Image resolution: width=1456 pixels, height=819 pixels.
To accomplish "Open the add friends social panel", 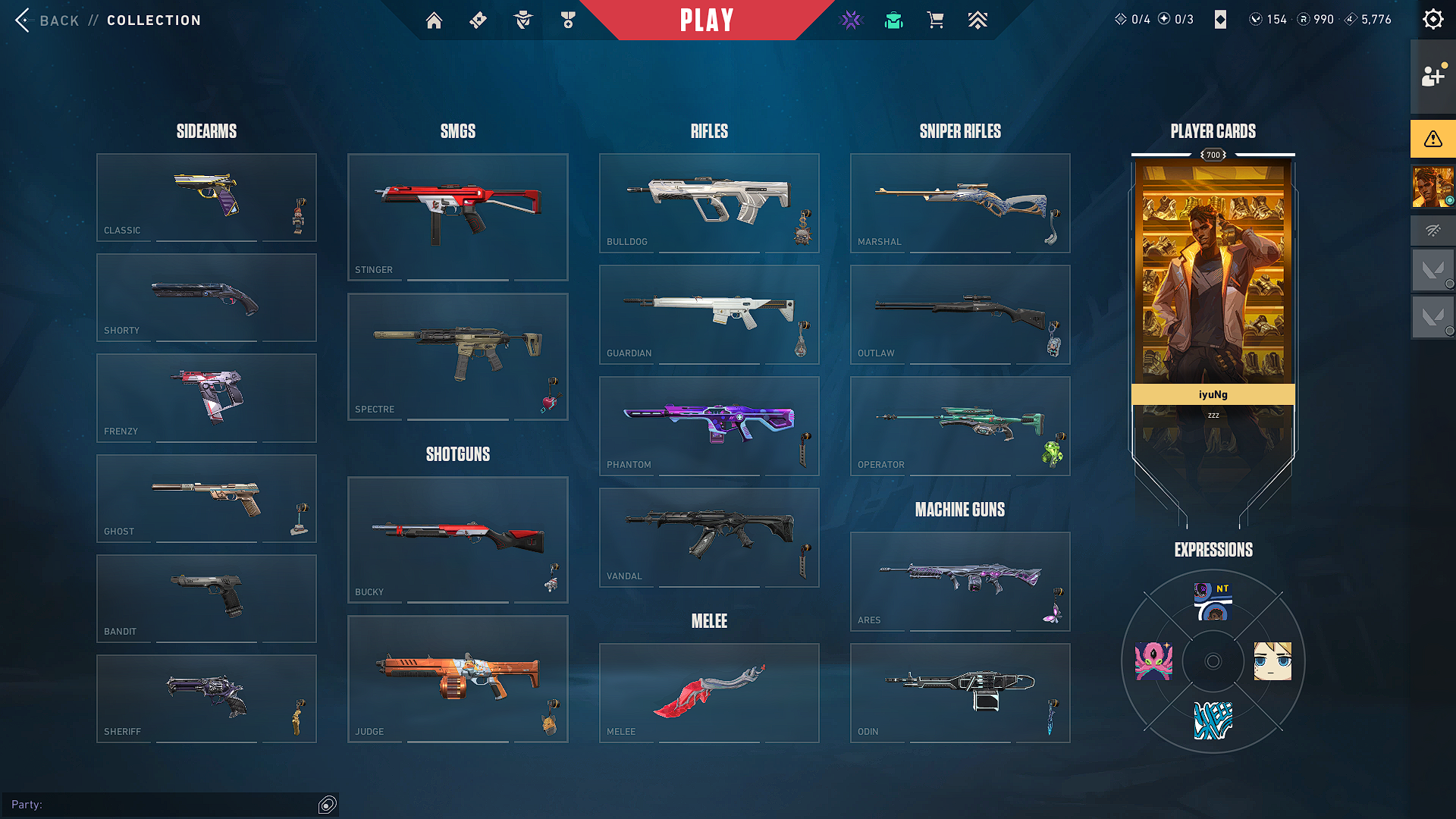I will pyautogui.click(x=1432, y=76).
